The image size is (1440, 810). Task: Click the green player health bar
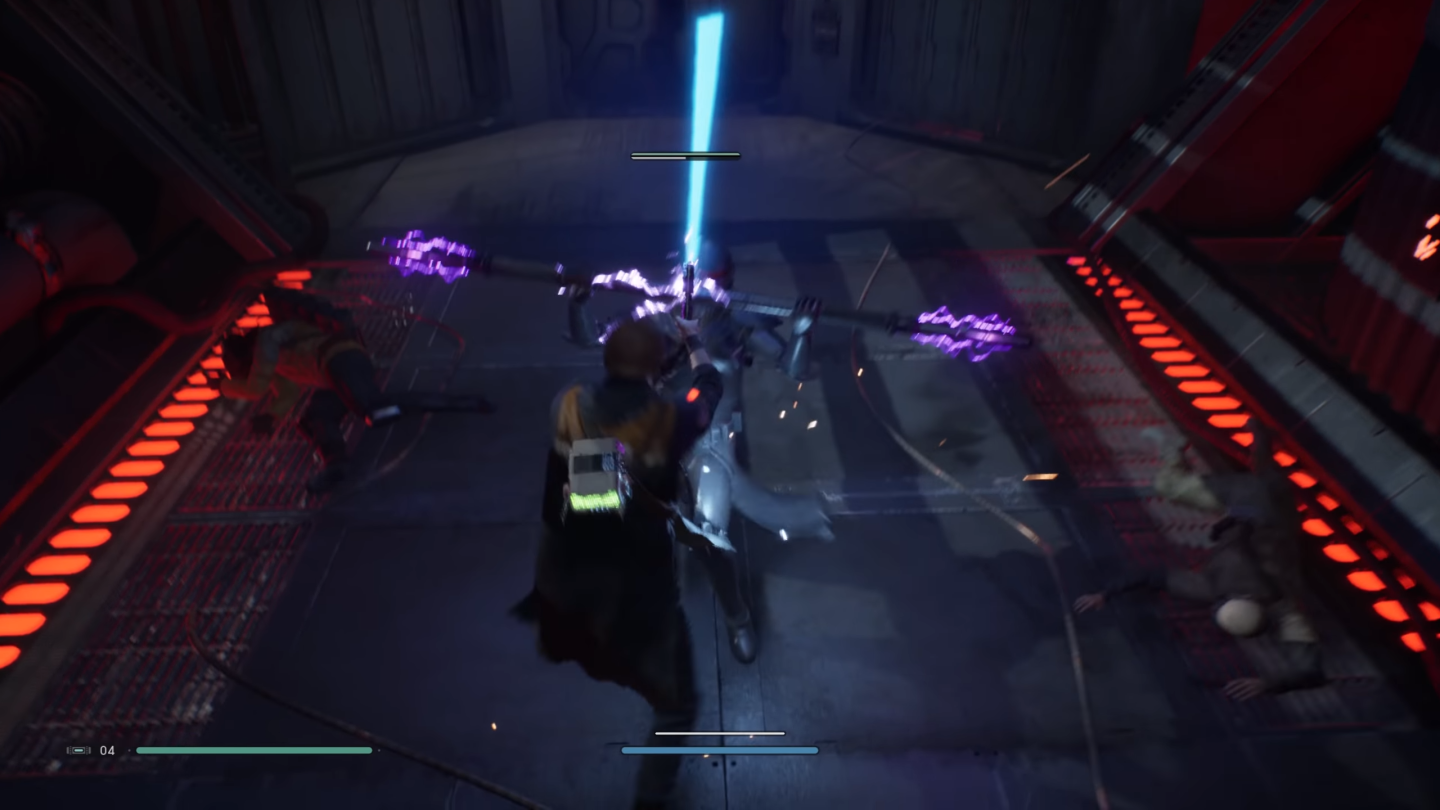point(255,750)
